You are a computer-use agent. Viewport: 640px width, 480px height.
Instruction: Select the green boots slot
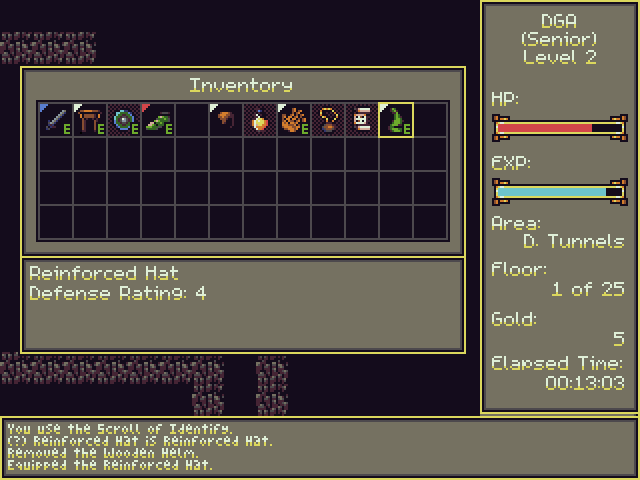[x=157, y=120]
